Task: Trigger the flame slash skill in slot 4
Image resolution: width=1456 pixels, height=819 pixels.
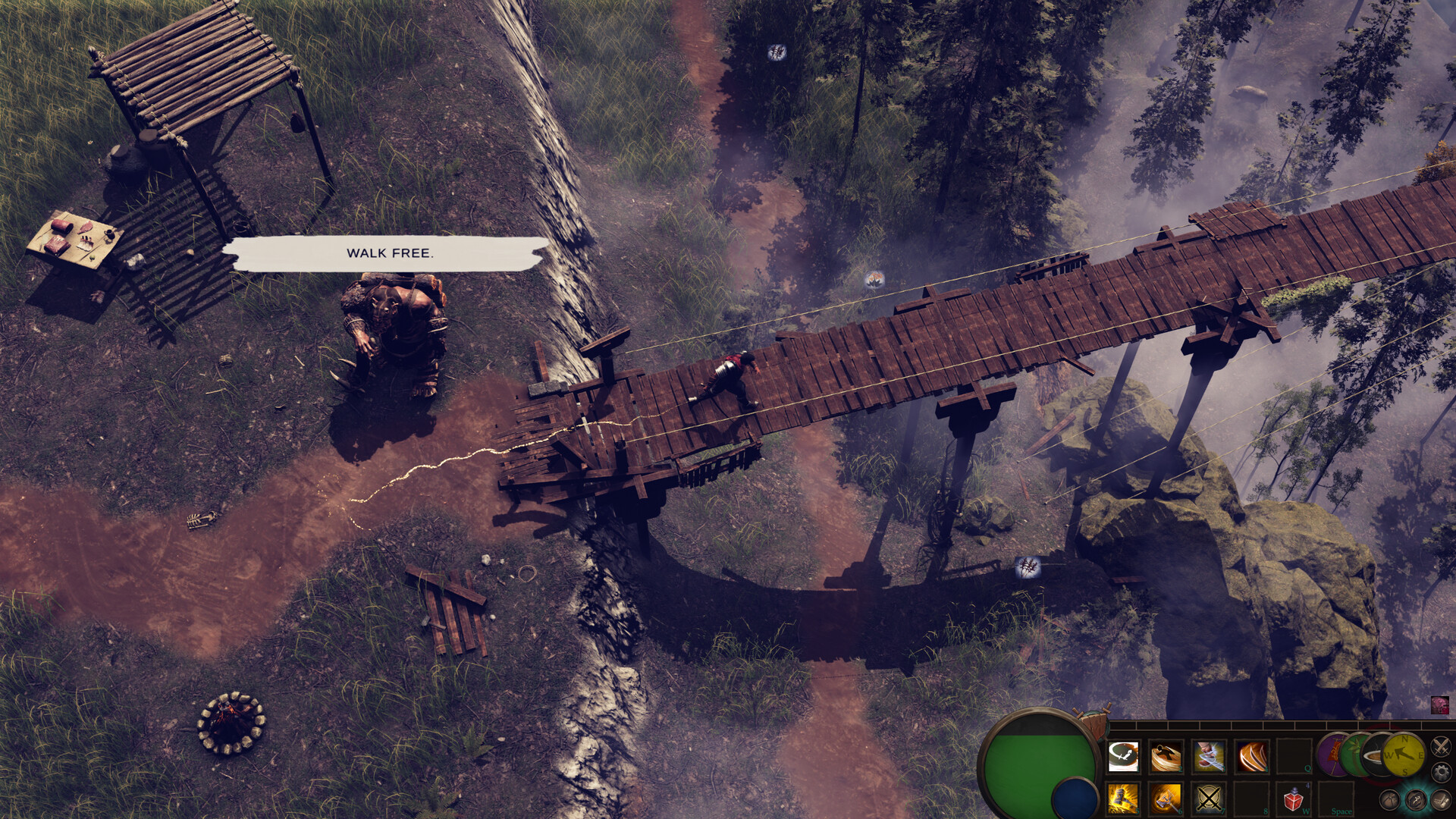Action: click(1250, 756)
